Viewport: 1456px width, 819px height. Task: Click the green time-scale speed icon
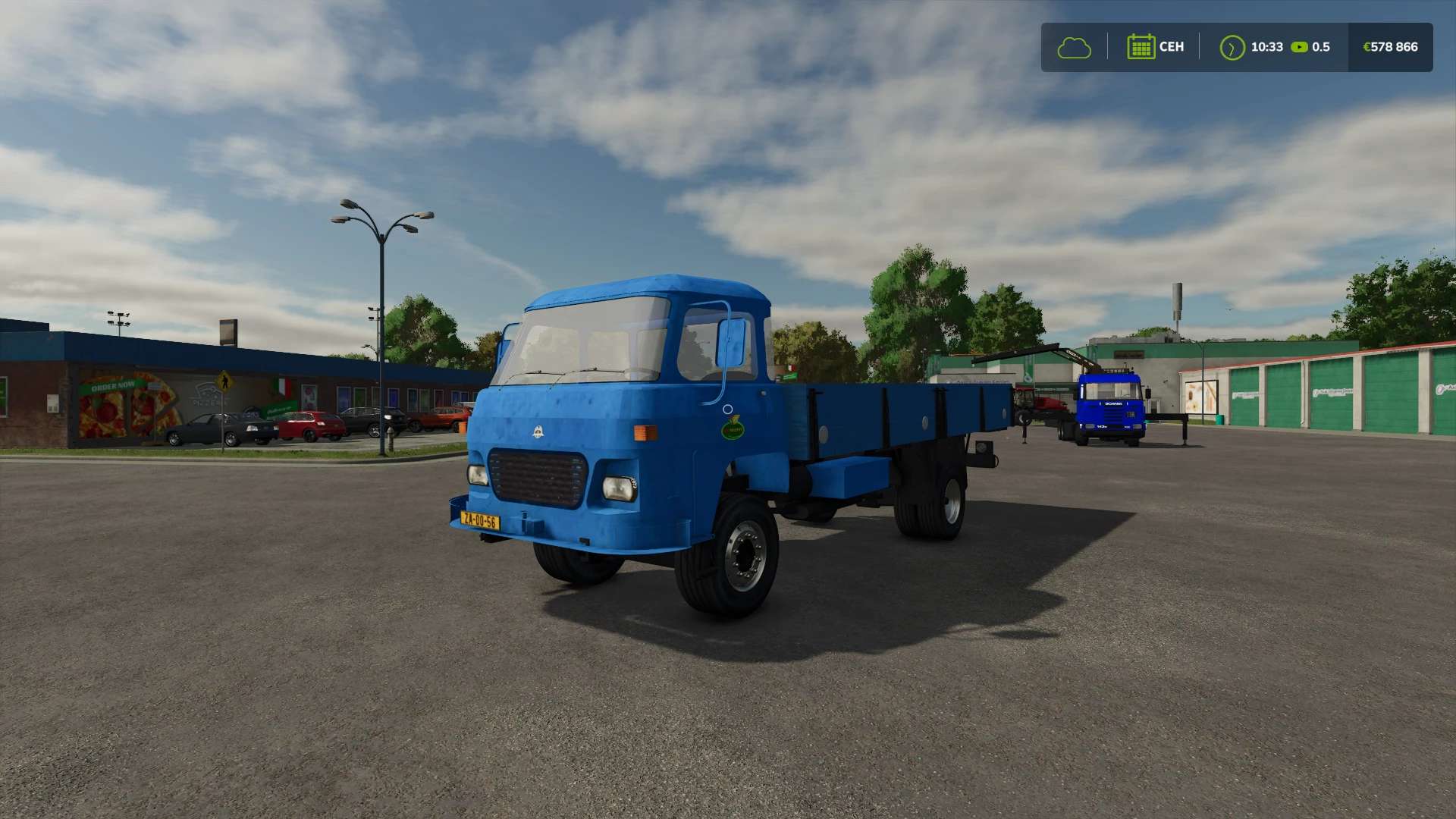(1299, 47)
